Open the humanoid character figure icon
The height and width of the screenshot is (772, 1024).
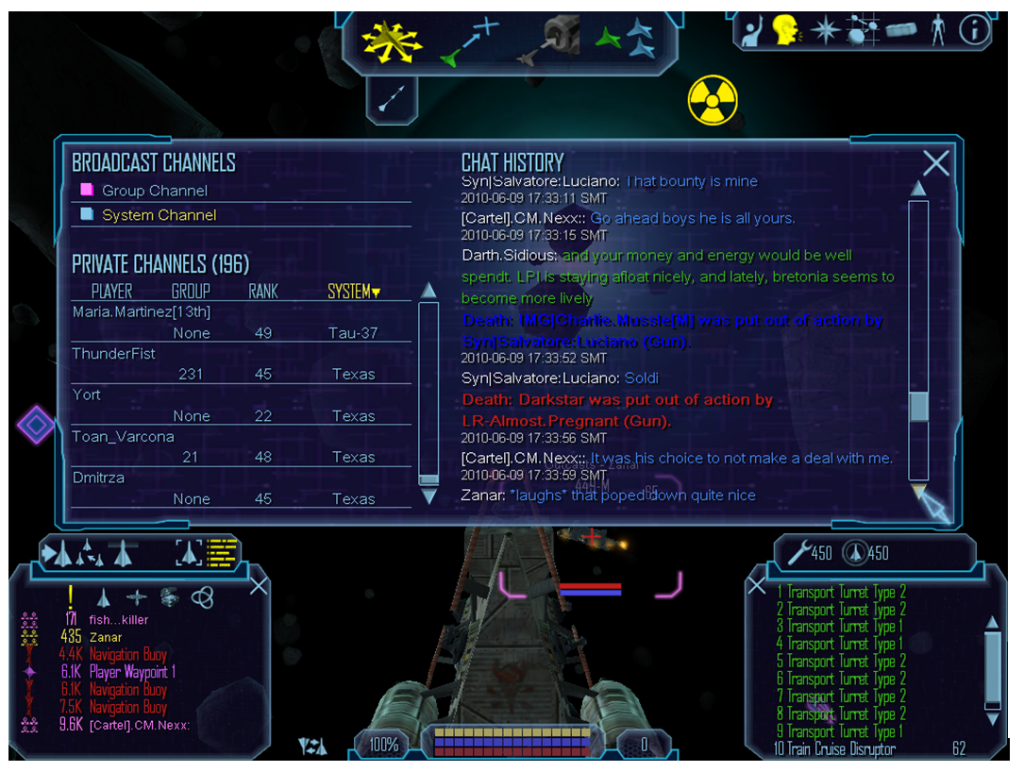(937, 30)
